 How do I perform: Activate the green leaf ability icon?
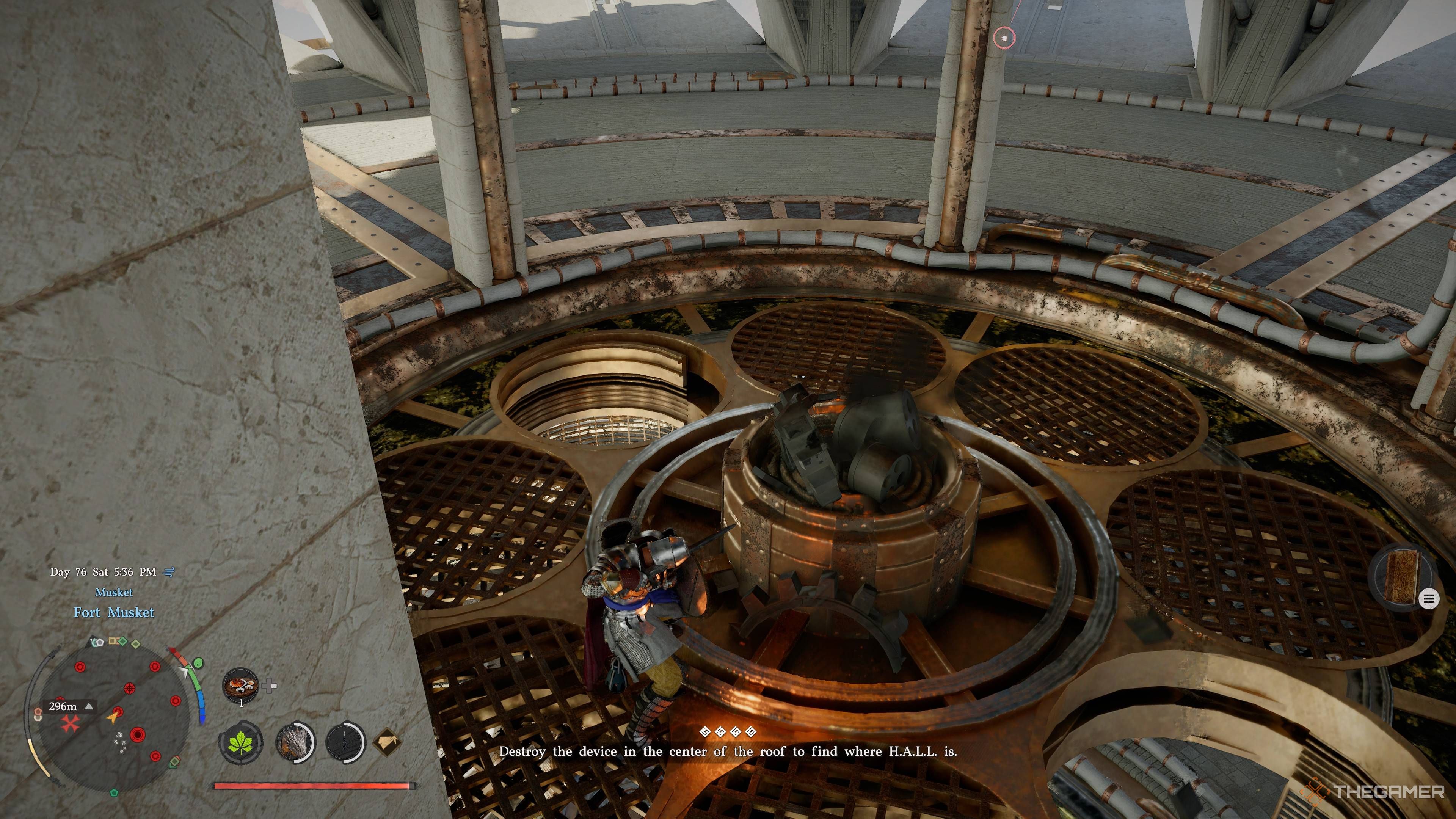[241, 741]
